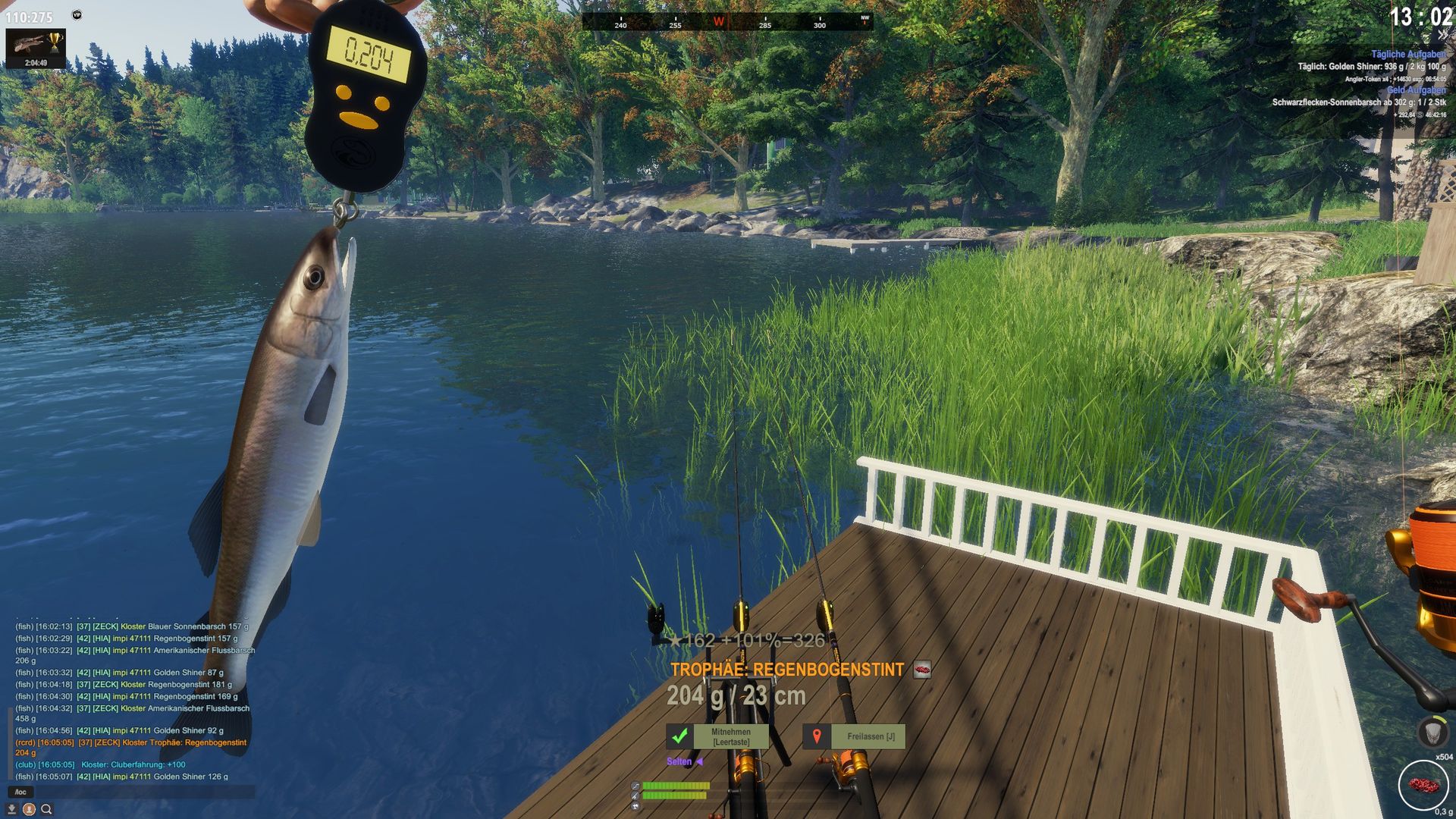1456x819 pixels.
Task: Click the shield-shaped icon above the bait slot
Action: 1432,732
